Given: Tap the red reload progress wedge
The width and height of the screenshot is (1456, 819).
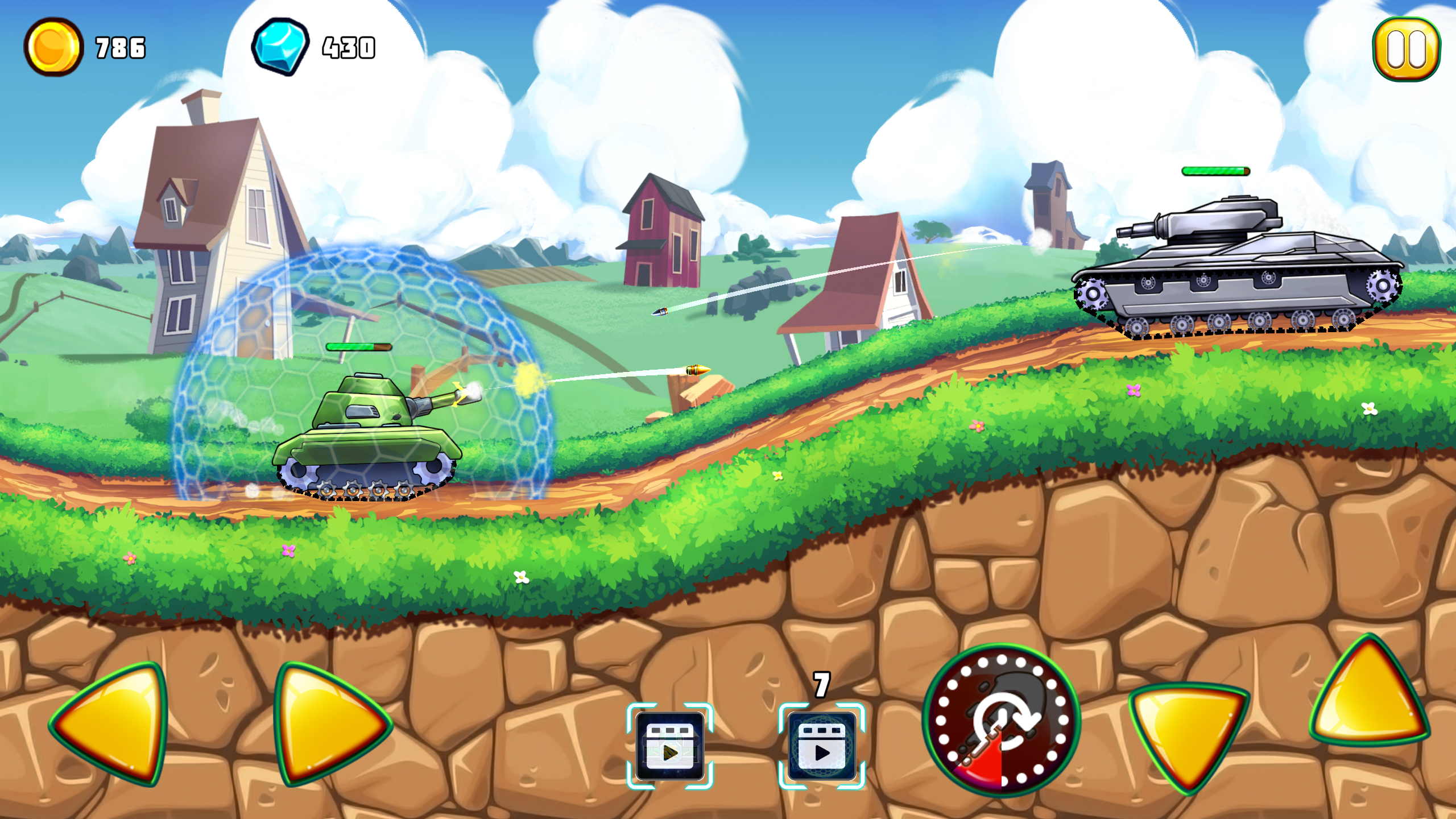Looking at the screenshot, I should (981, 762).
